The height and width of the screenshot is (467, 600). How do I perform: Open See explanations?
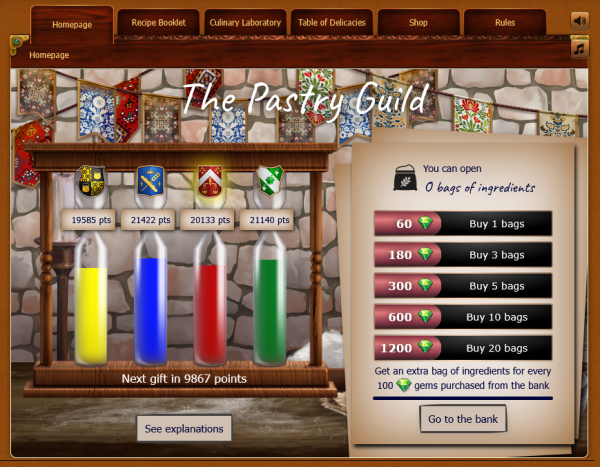pos(184,428)
